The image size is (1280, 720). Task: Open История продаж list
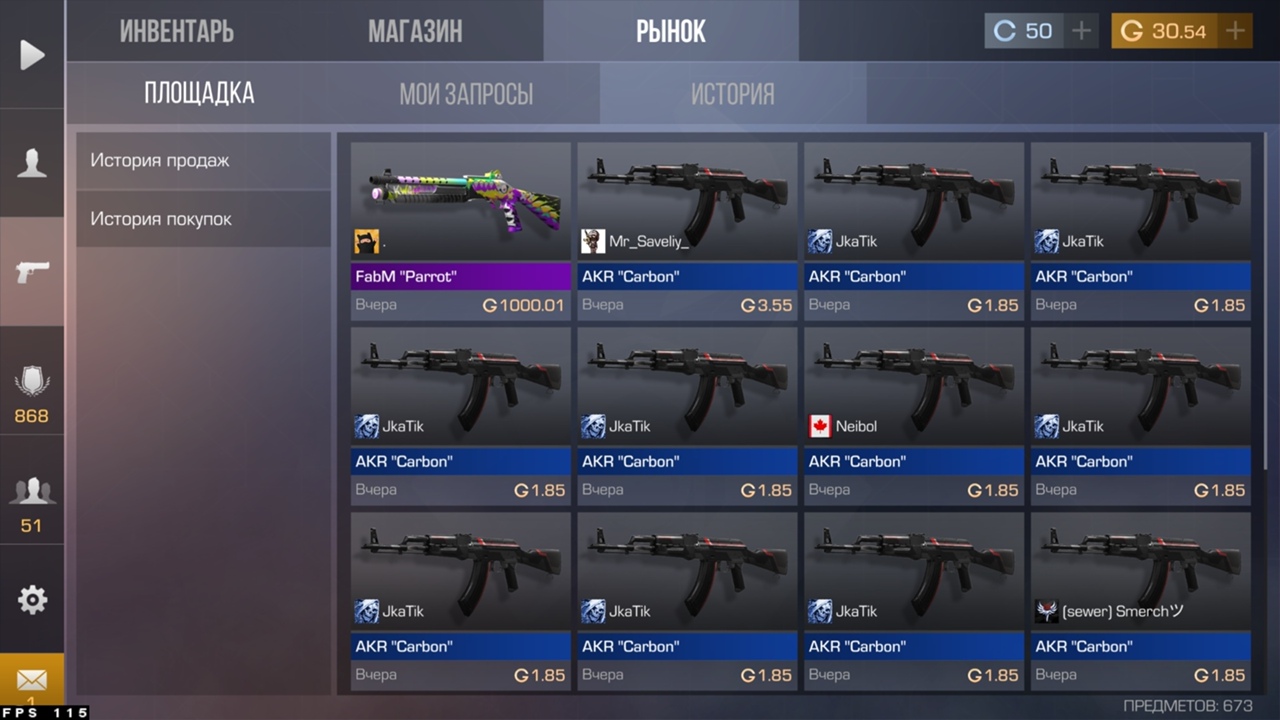pyautogui.click(x=203, y=160)
